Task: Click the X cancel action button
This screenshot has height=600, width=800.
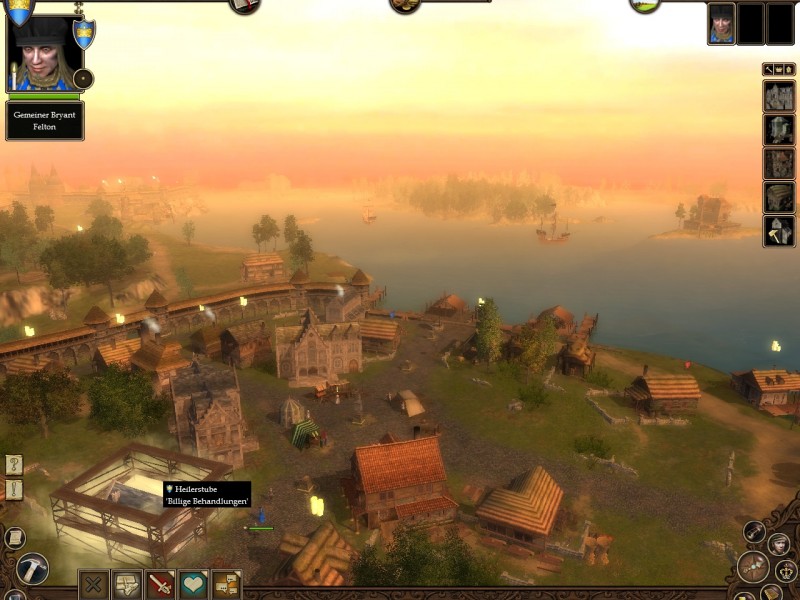Action: [x=94, y=584]
